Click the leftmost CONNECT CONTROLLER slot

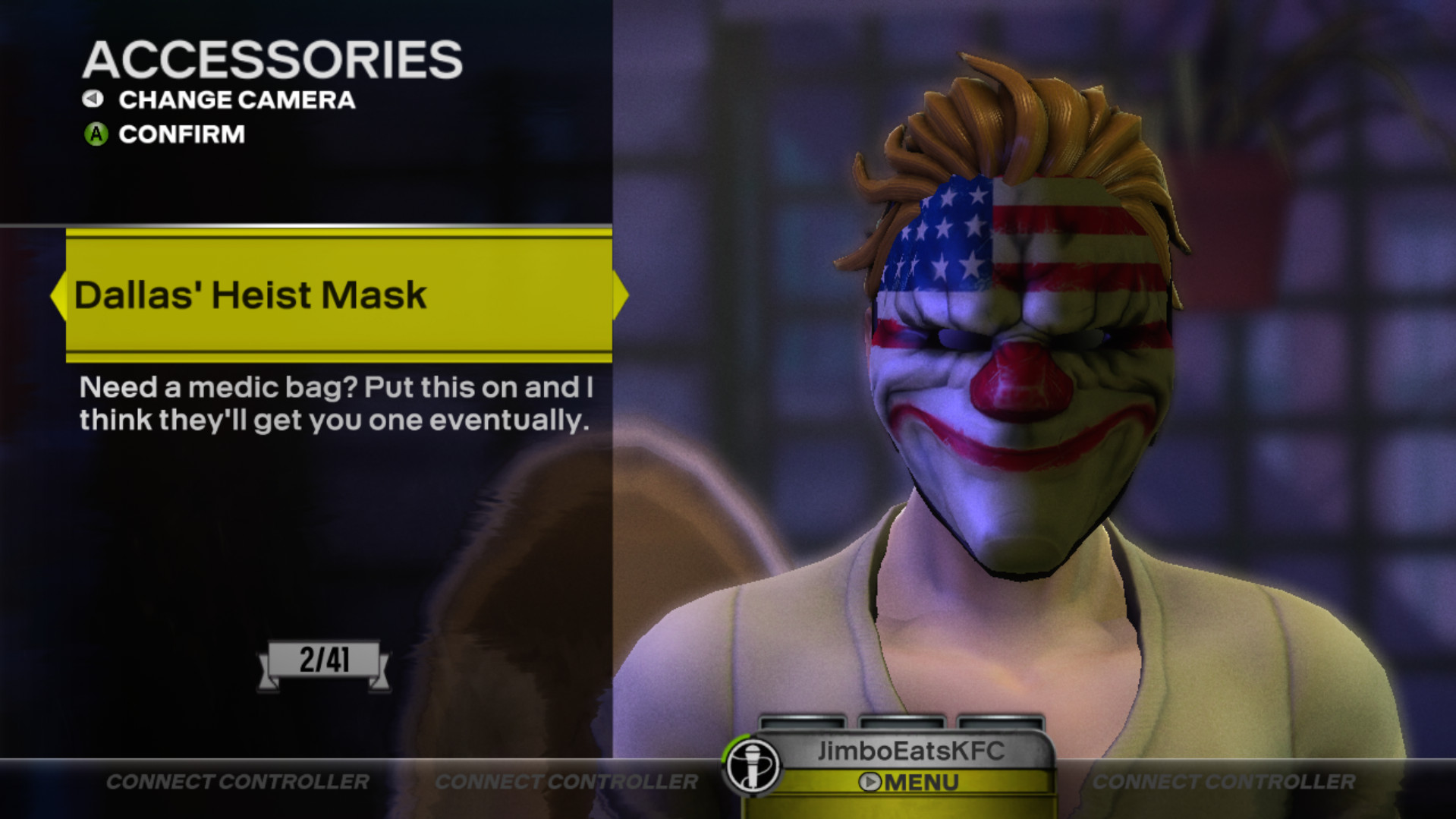pyautogui.click(x=237, y=781)
